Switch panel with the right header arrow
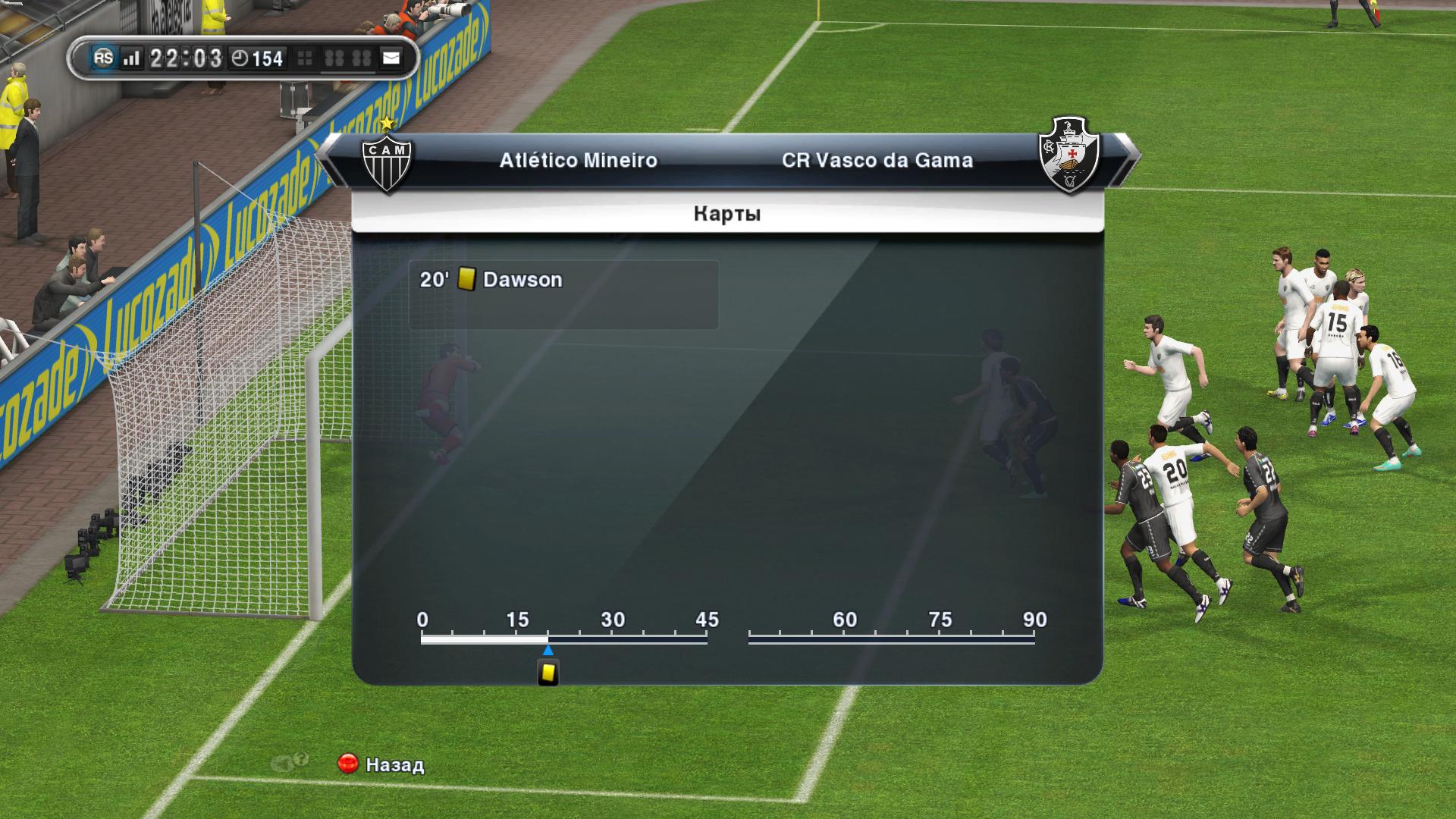This screenshot has height=819, width=1456. click(1130, 158)
